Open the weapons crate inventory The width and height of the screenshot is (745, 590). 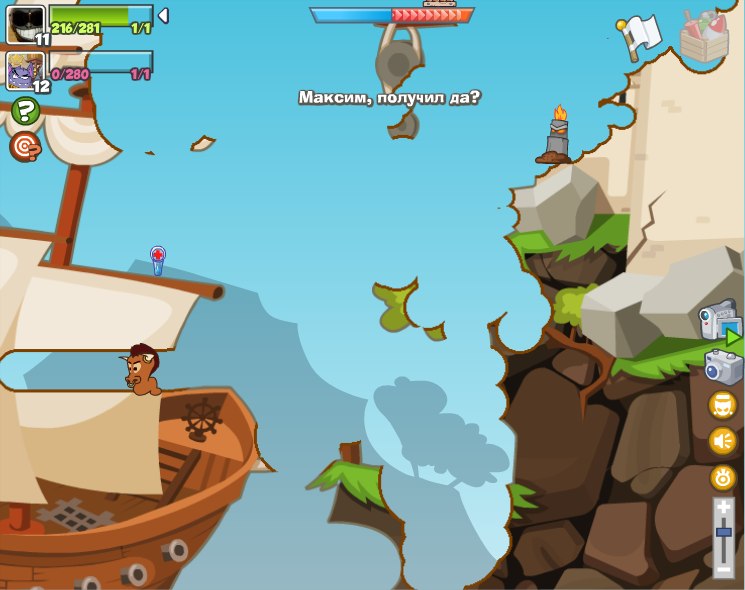704,38
